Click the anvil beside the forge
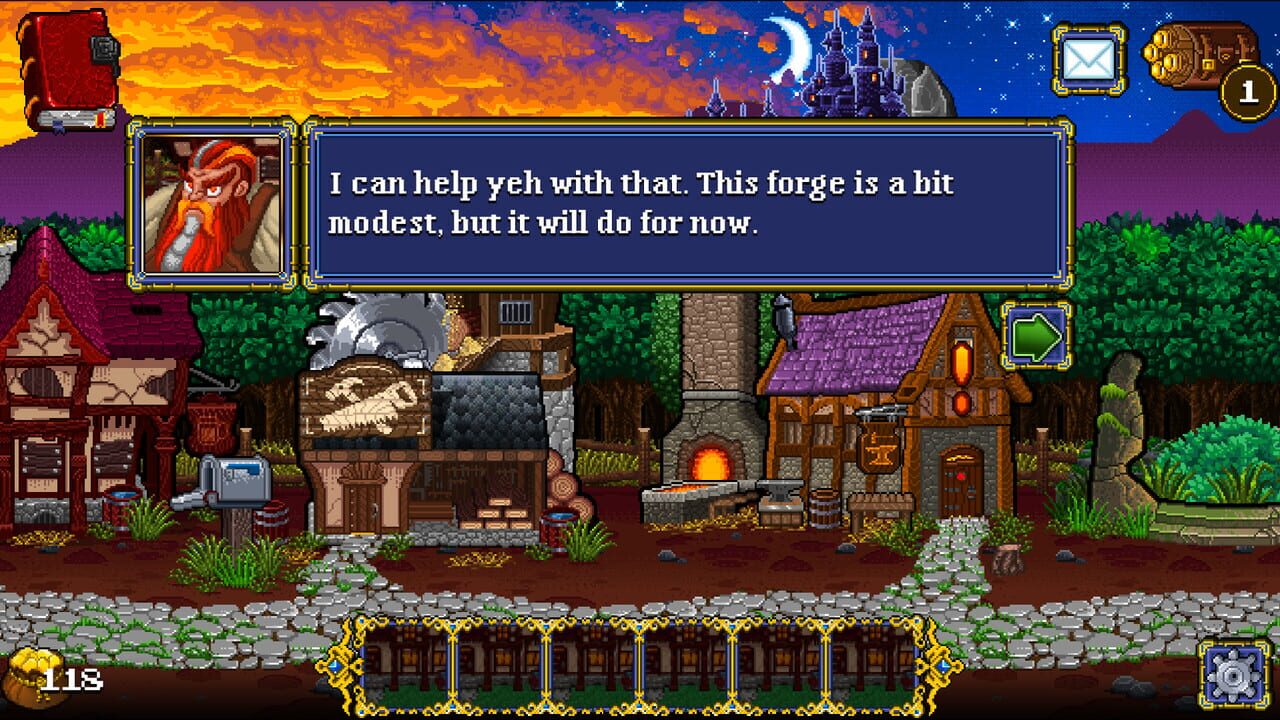 pos(776,488)
